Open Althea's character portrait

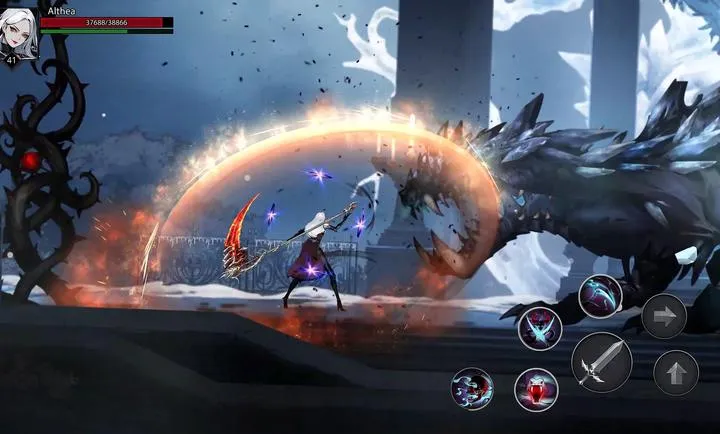(x=19, y=33)
